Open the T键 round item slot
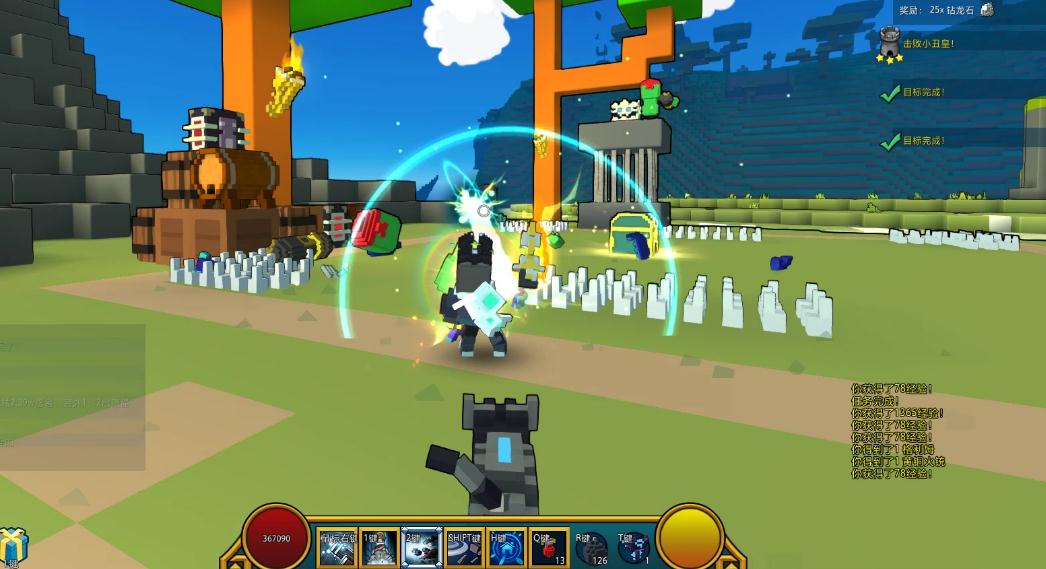 pos(633,548)
